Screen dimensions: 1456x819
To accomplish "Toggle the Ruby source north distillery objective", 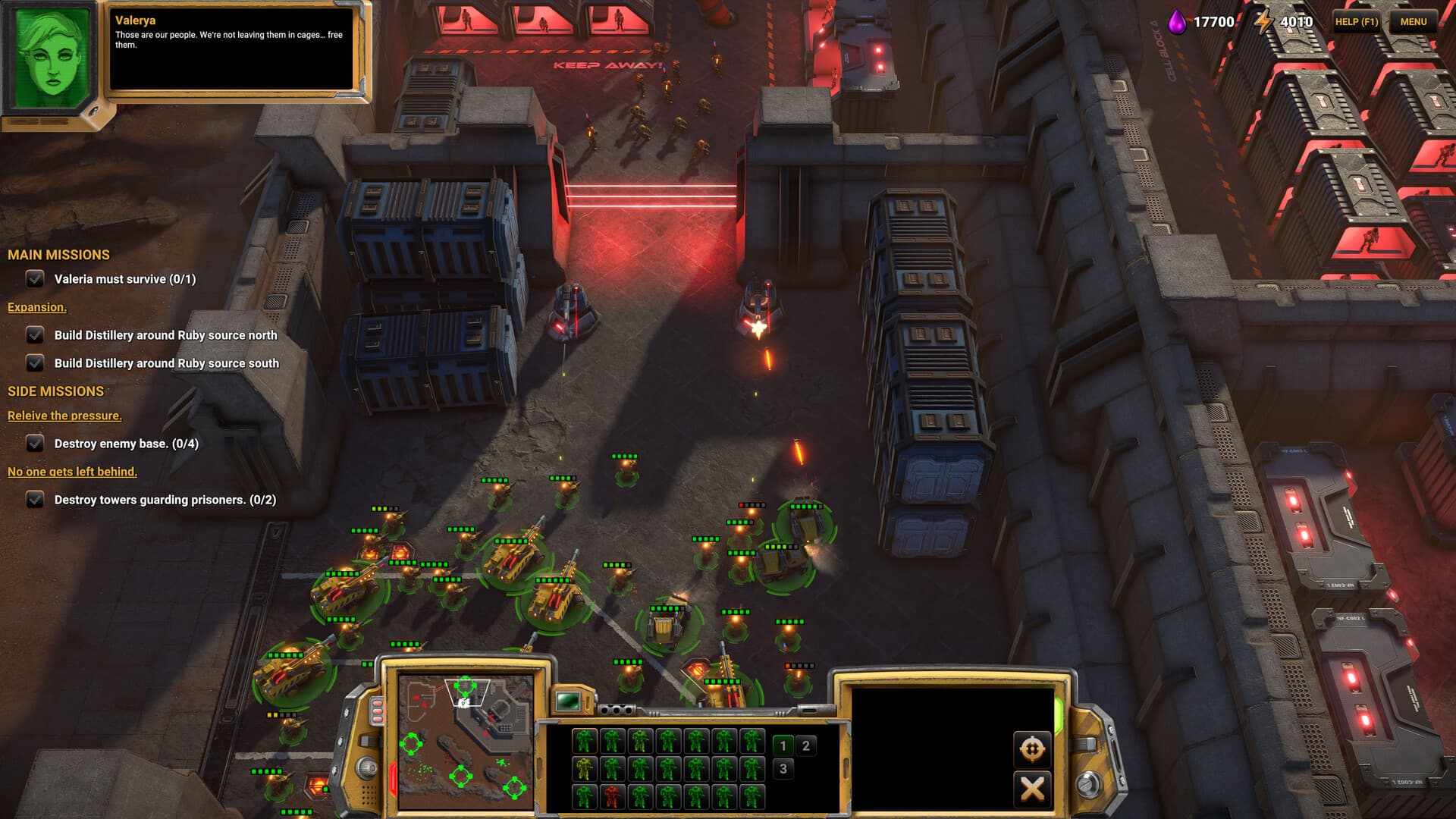I will (35, 335).
